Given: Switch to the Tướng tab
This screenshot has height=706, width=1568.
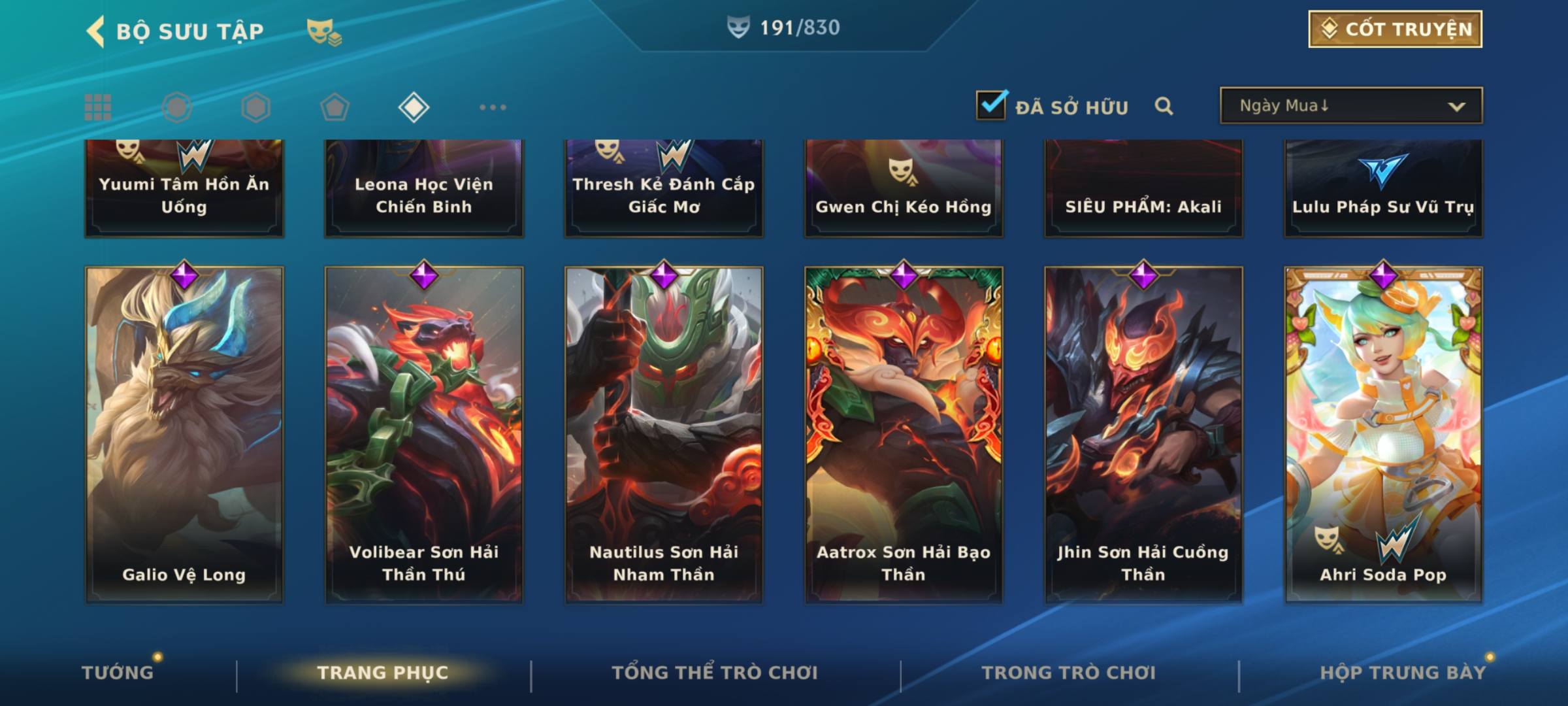Looking at the screenshot, I should (x=118, y=672).
